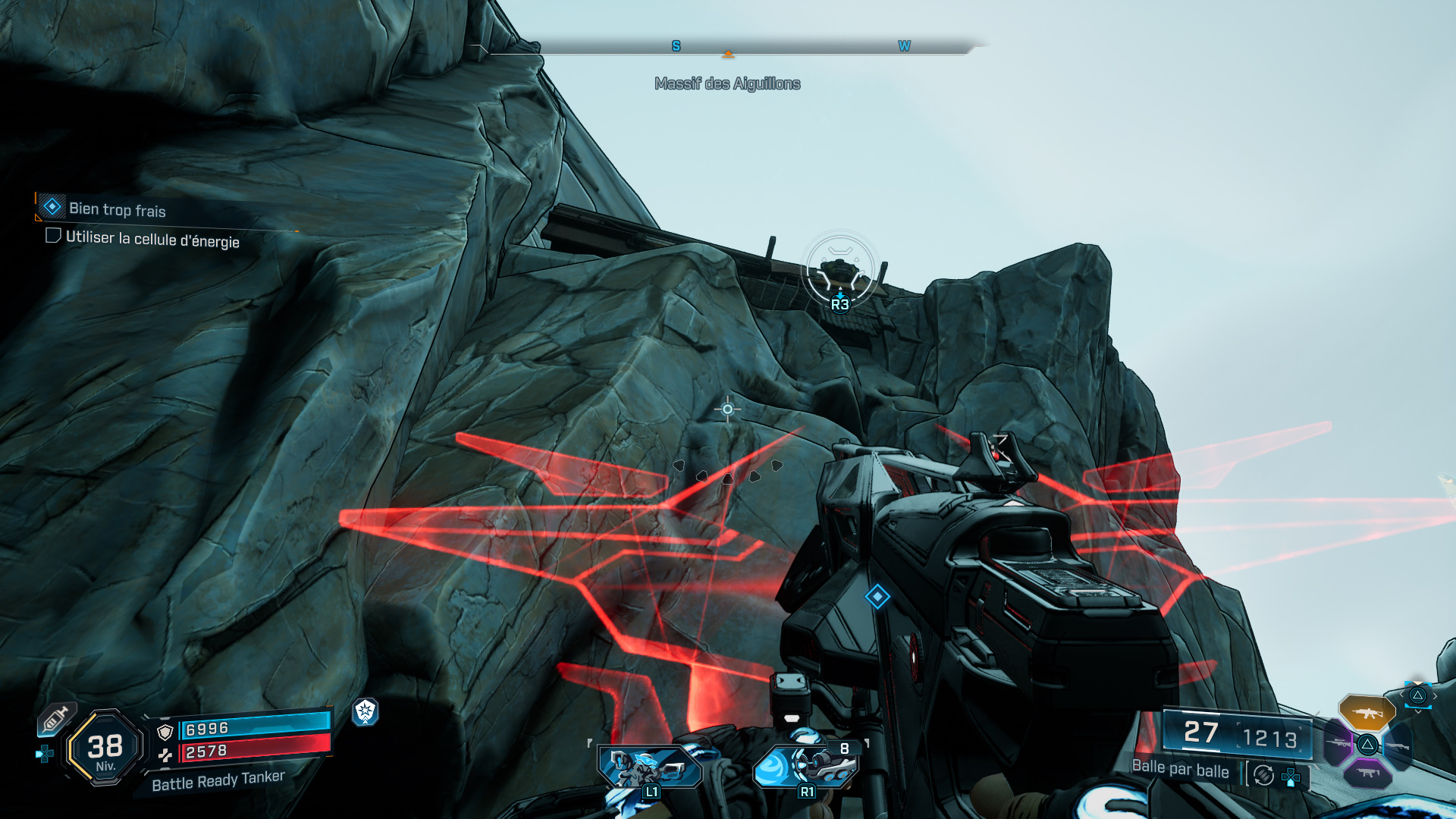
Task: Equip the blue shotgun weapon slot
Action: click(x=1398, y=745)
